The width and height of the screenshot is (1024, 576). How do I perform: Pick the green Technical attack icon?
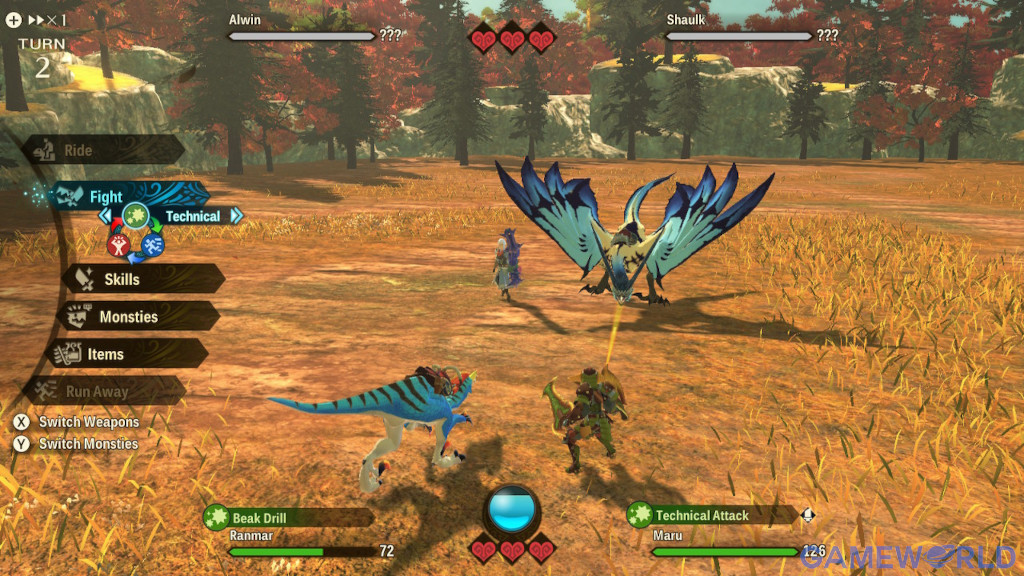tap(136, 215)
